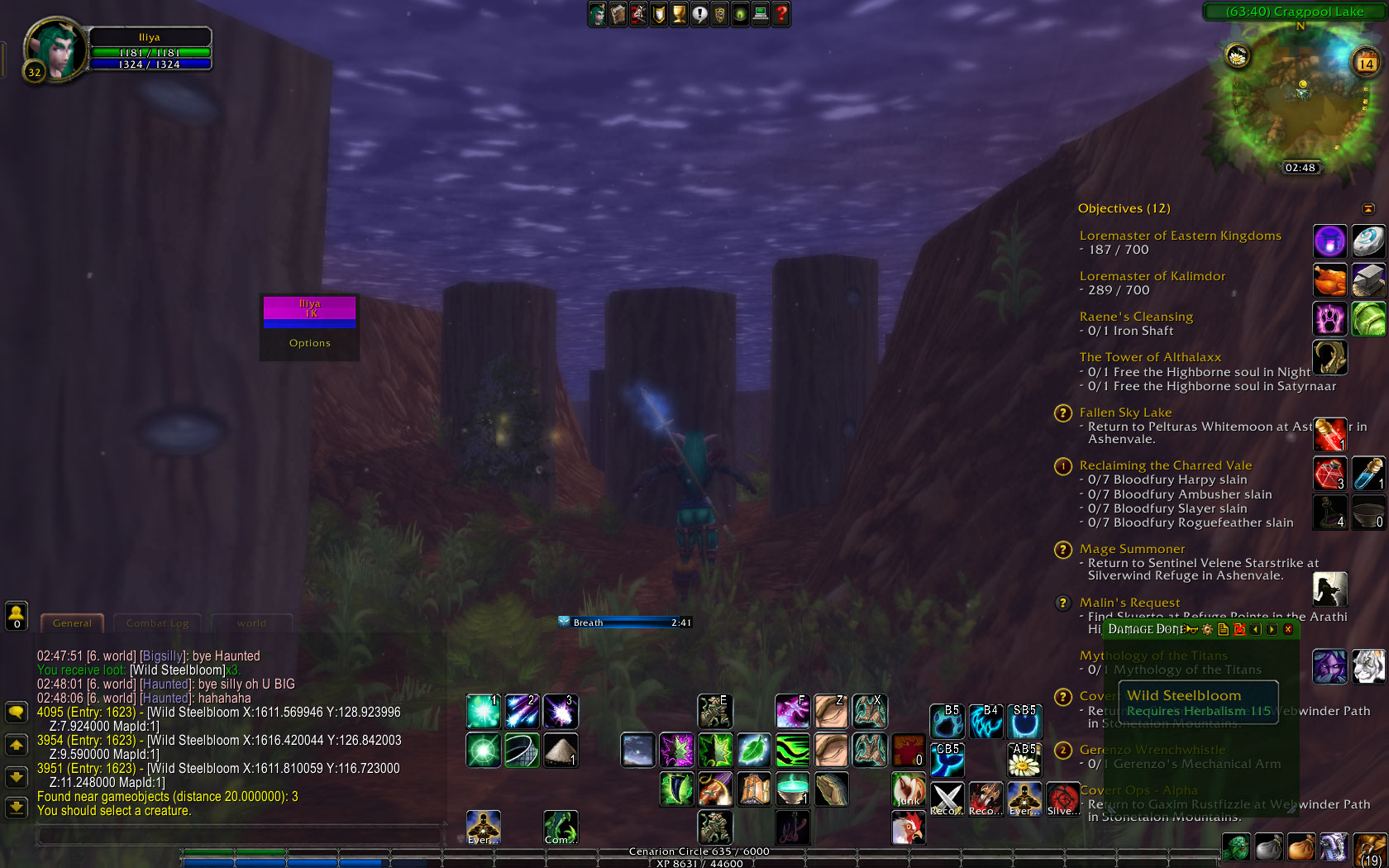Switch to the Combat Log tab
Screen dimensions: 1389x868
(x=157, y=623)
